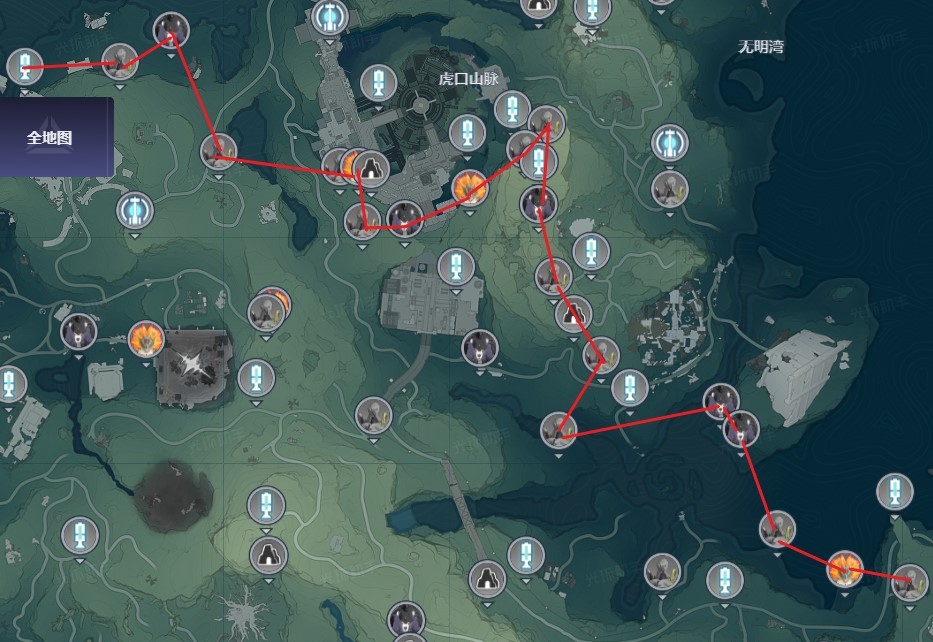Choose the flame marker beside the white burst ruin
Screen dimensions: 933x642
[146, 339]
